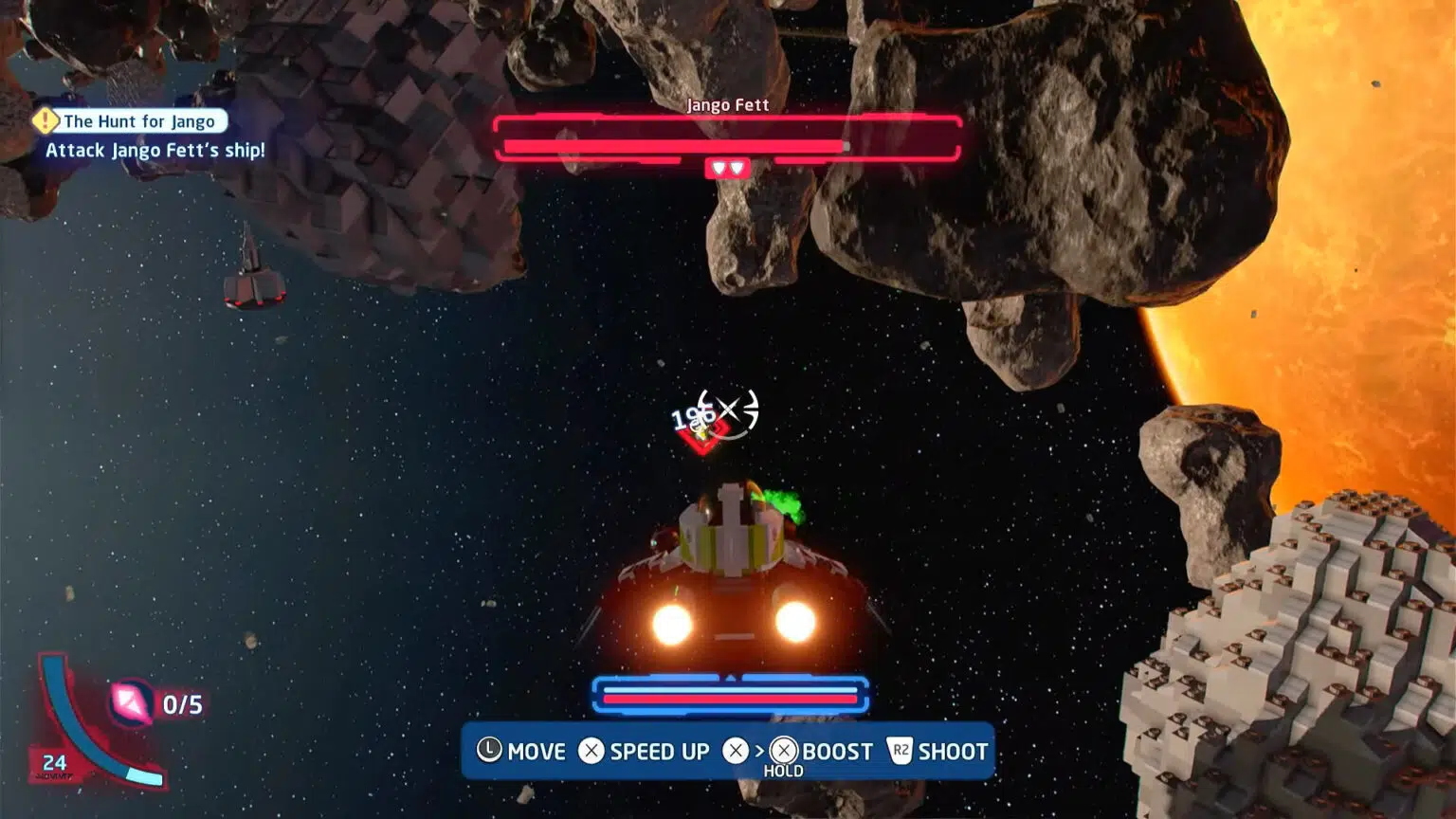The image size is (1456, 819).
Task: Click the yellow exclamation mission icon
Action: [x=45, y=121]
